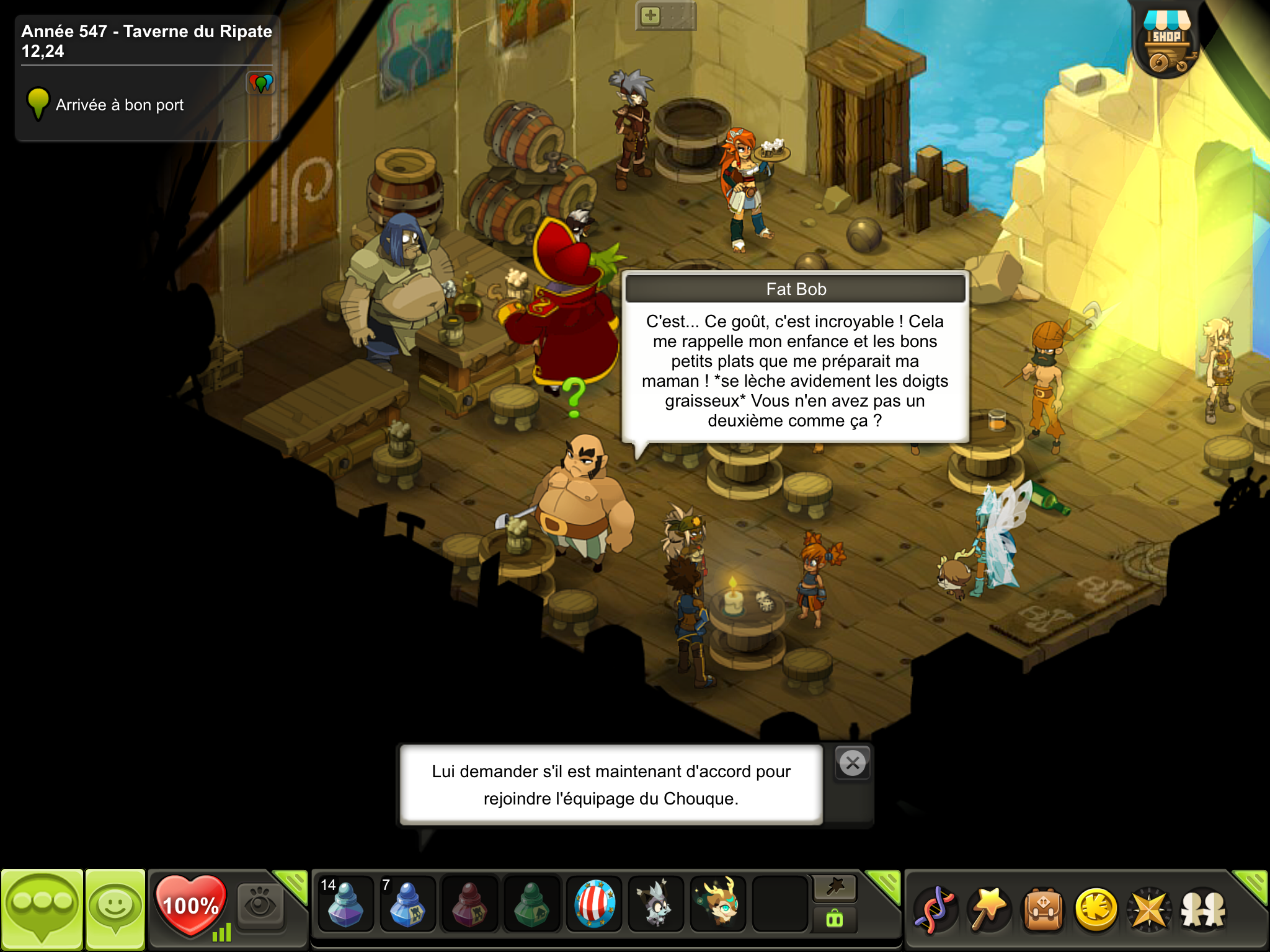Screen dimensions: 1270x952
Task: Open the chat speech bubble
Action: (42, 909)
